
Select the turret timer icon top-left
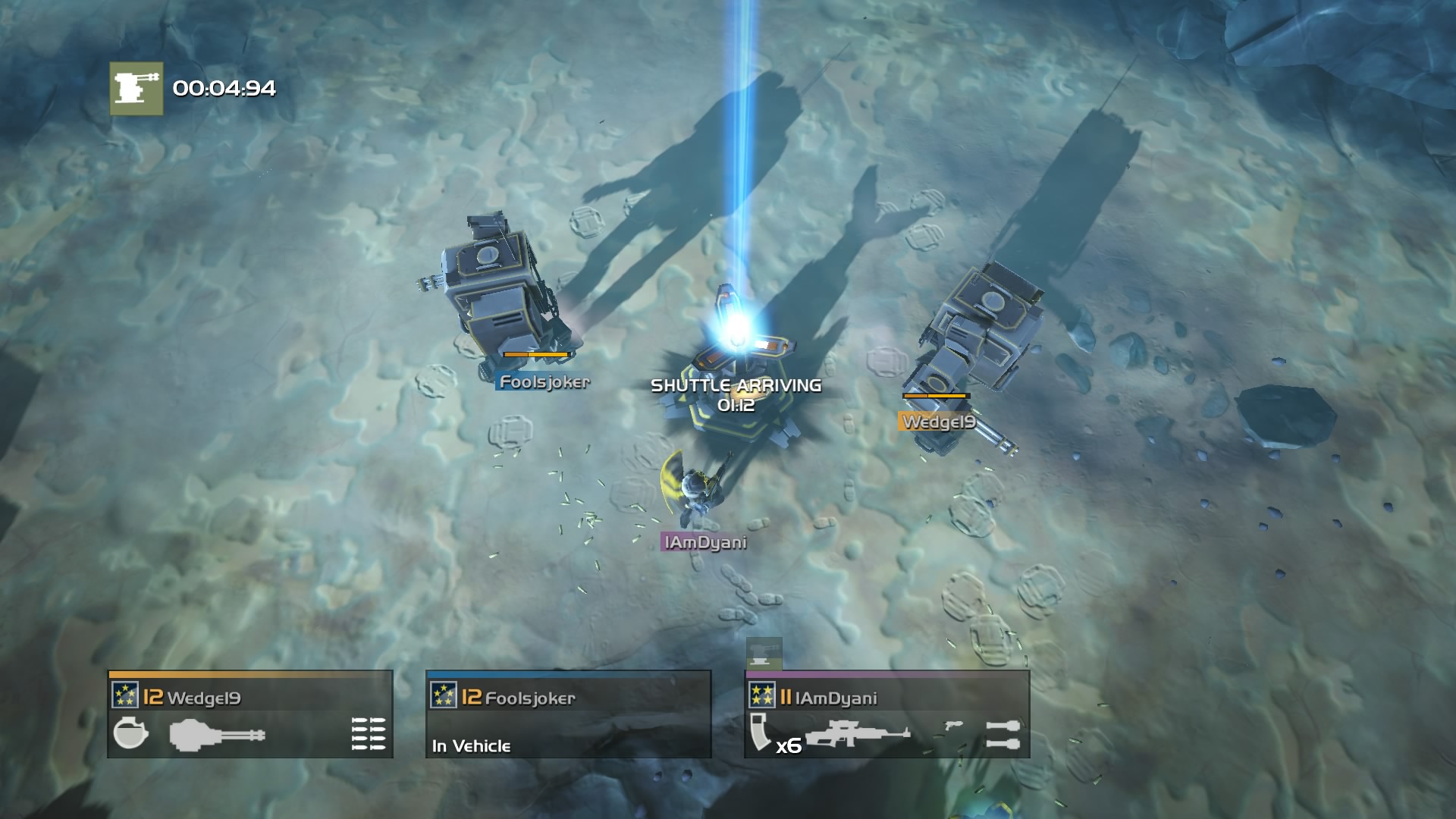[135, 89]
